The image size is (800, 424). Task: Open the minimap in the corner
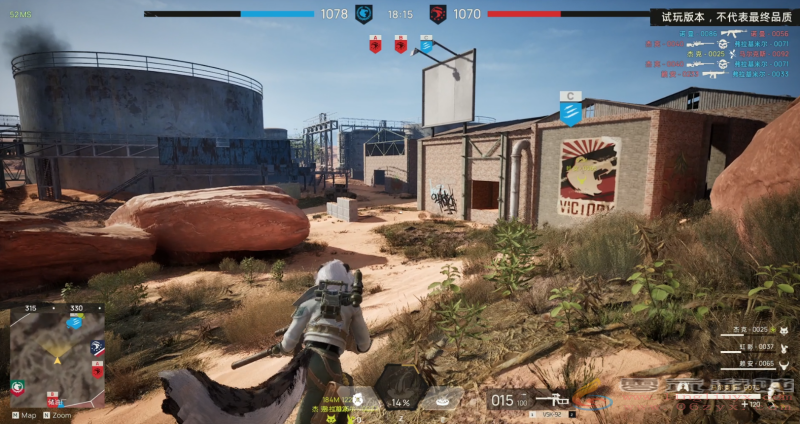[x=57, y=360]
